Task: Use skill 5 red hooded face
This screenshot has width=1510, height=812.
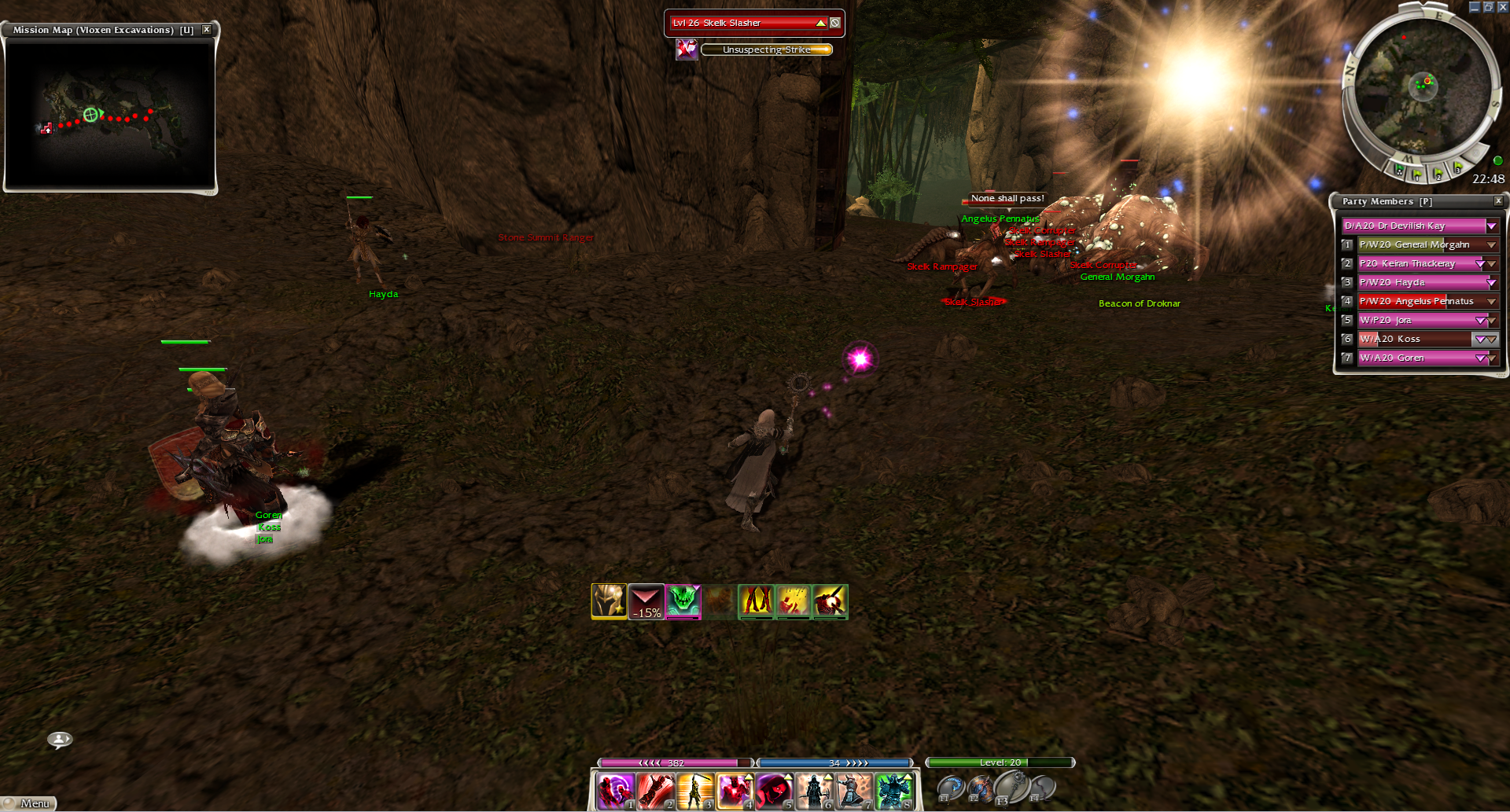Action: pyautogui.click(x=774, y=790)
